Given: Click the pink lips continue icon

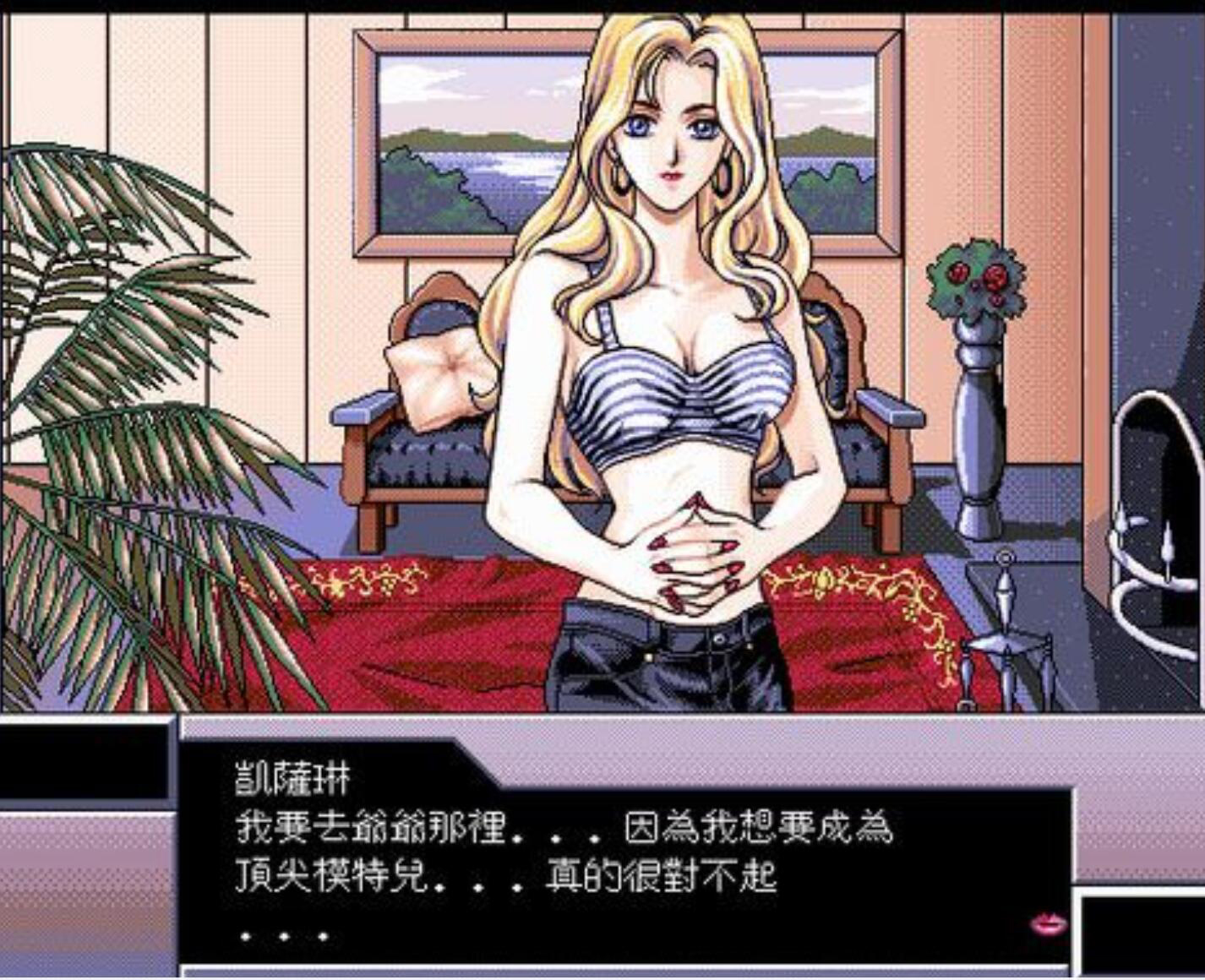Looking at the screenshot, I should click(x=1048, y=923).
